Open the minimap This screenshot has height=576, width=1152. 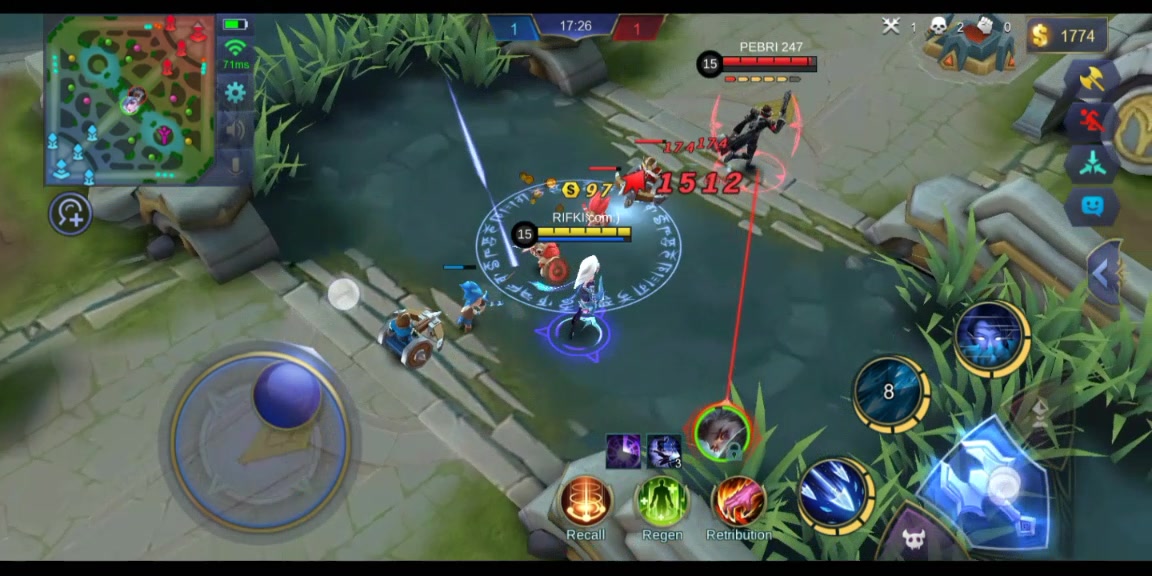pyautogui.click(x=130, y=98)
